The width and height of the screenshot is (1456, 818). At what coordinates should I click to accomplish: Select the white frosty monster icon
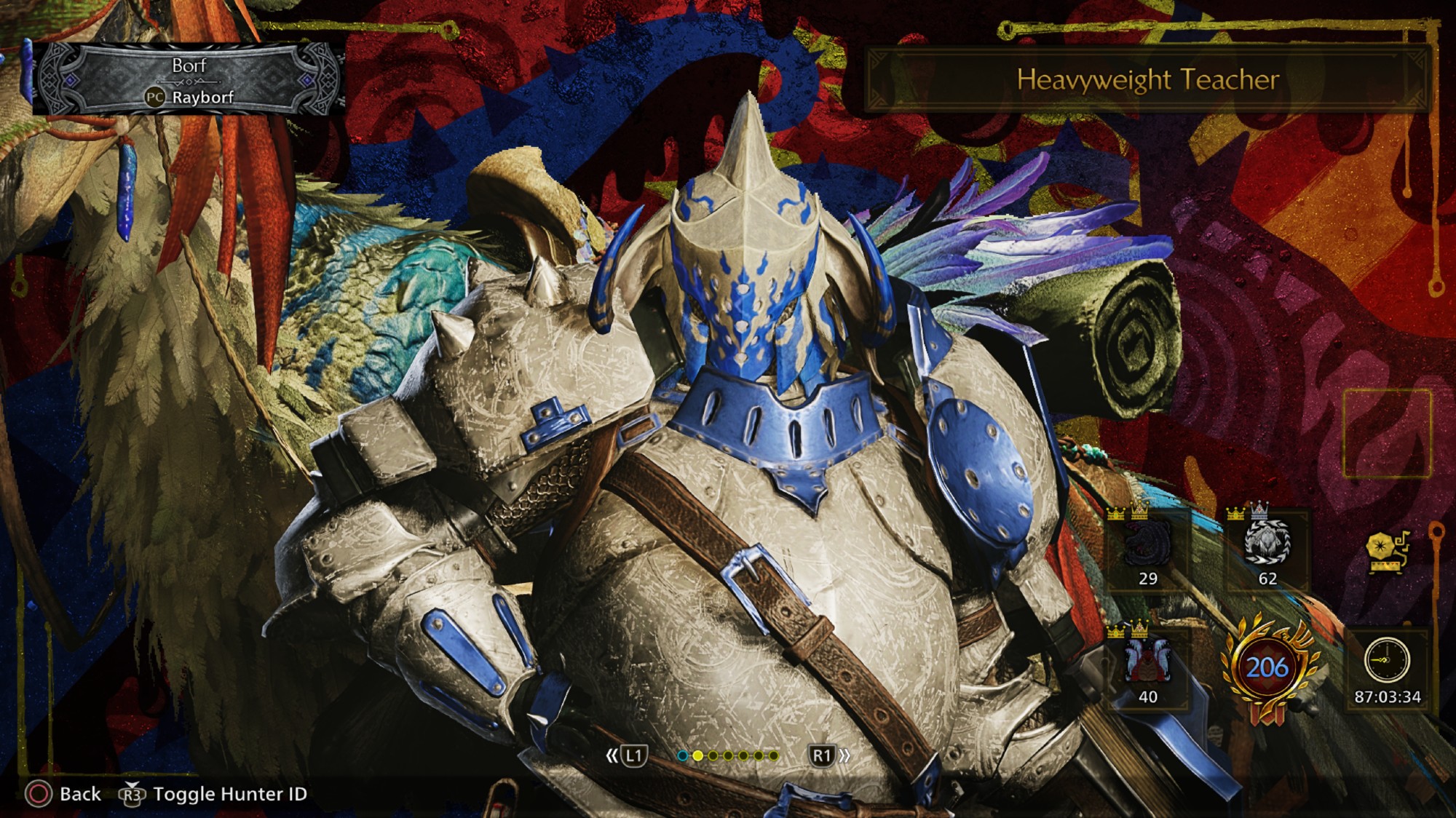tap(1267, 543)
